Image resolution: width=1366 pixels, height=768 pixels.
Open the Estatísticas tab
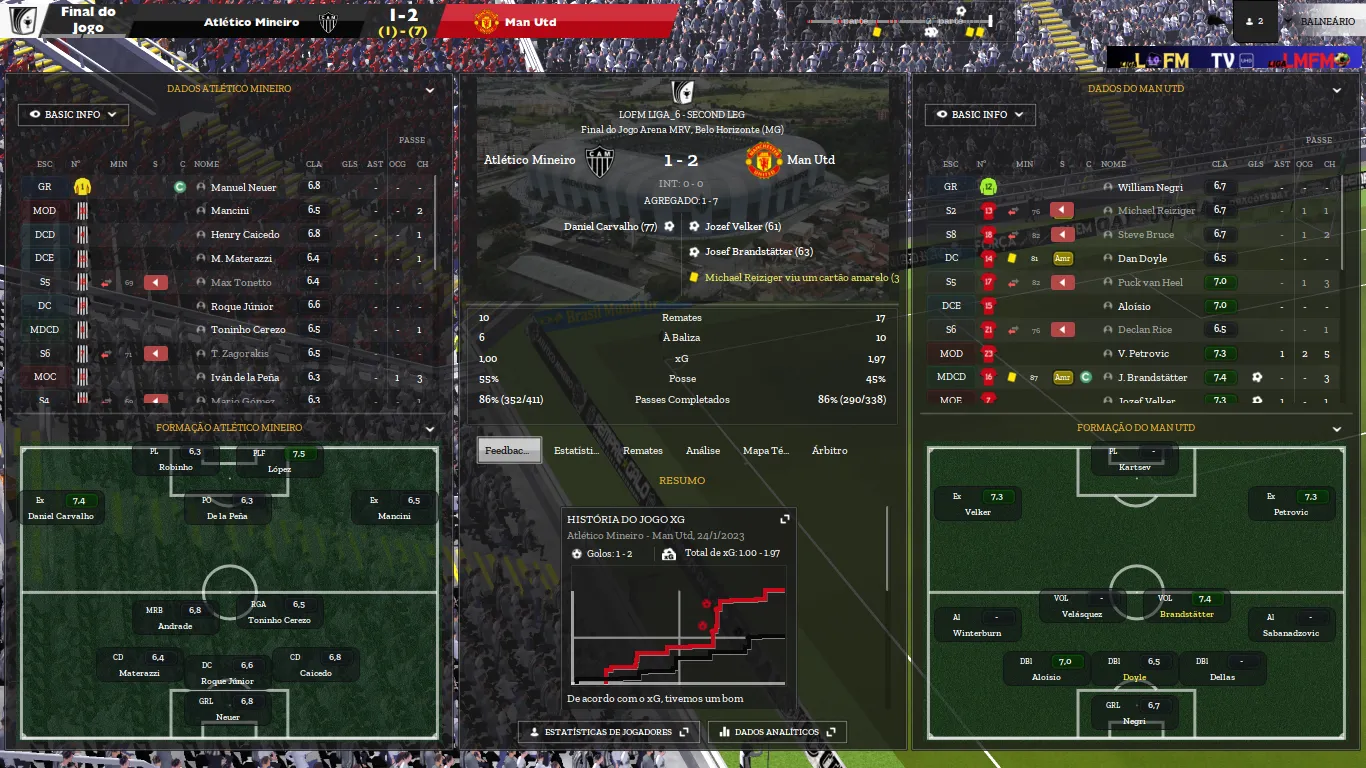pyautogui.click(x=577, y=450)
